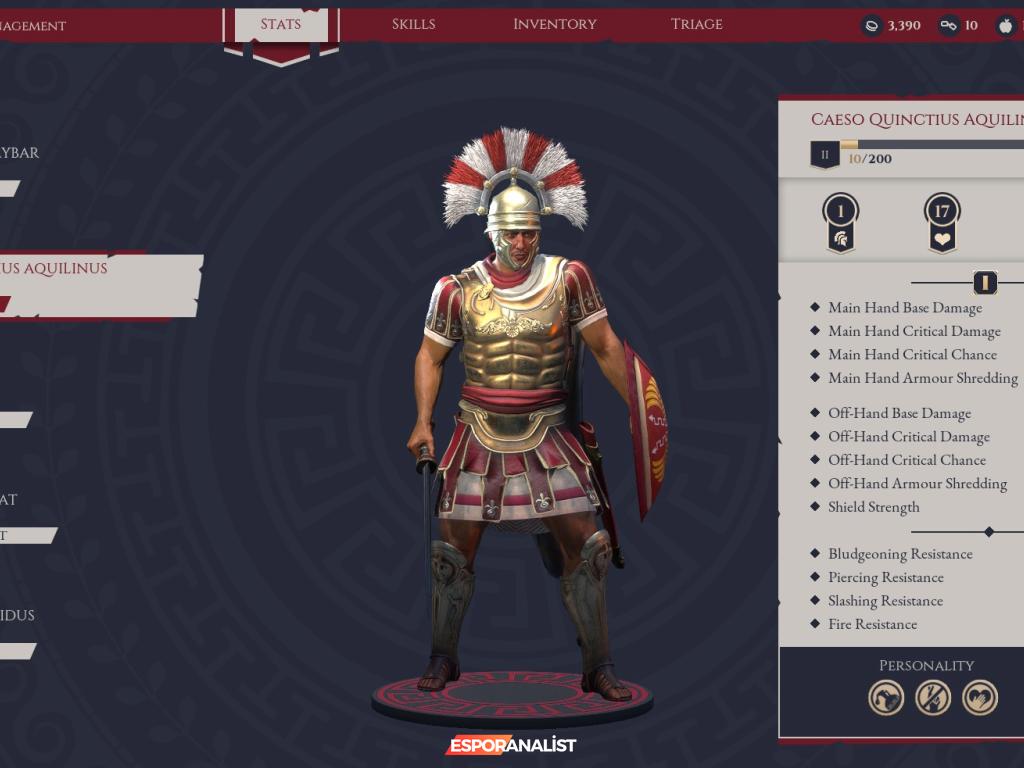This screenshot has height=768, width=1024.
Task: Select the crossed-out sword personality trait
Action: tap(933, 697)
